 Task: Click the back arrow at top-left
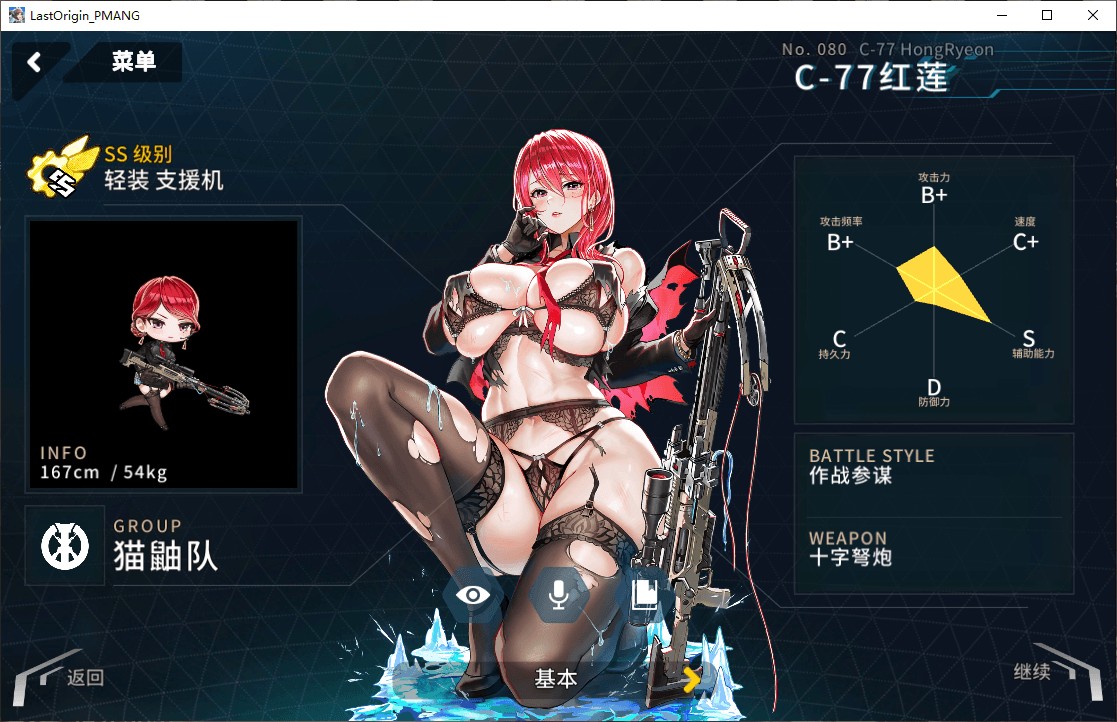click(x=35, y=62)
